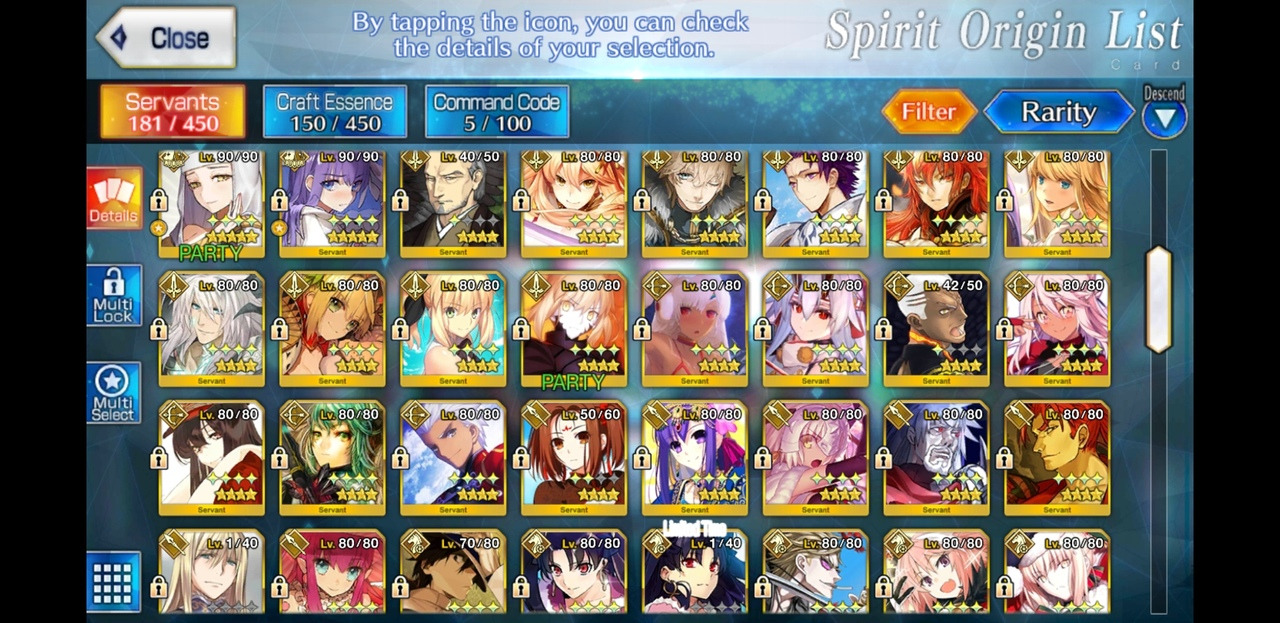
Task: Close the Spirit Origin List
Action: [165, 38]
